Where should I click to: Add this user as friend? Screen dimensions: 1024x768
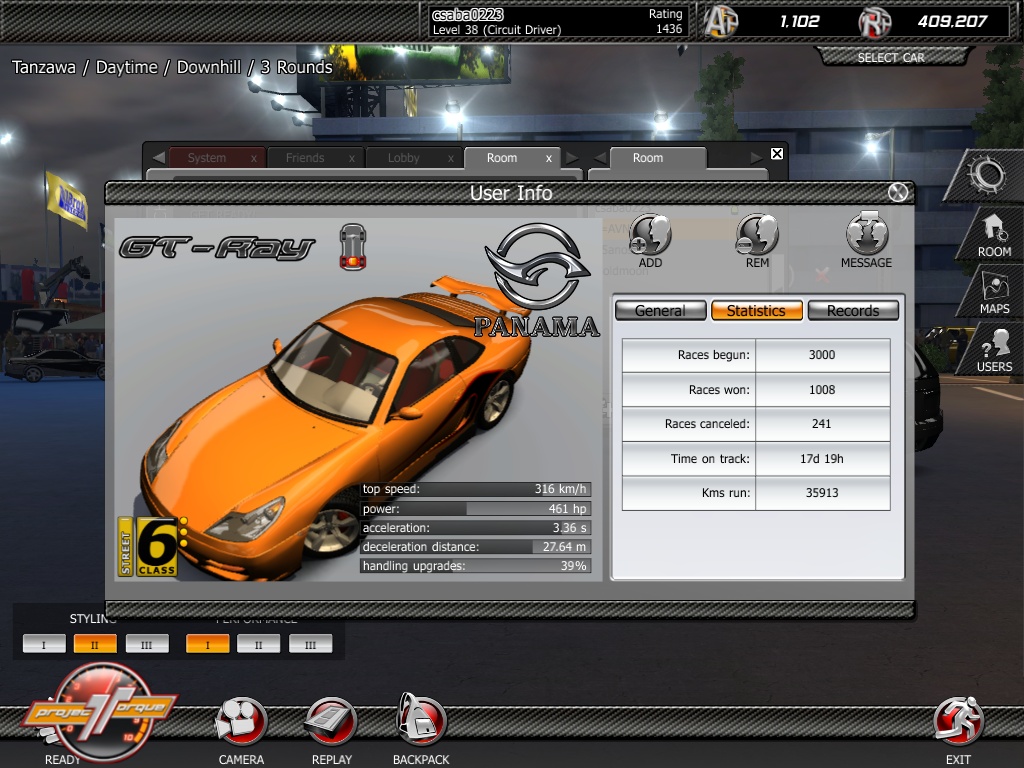650,238
